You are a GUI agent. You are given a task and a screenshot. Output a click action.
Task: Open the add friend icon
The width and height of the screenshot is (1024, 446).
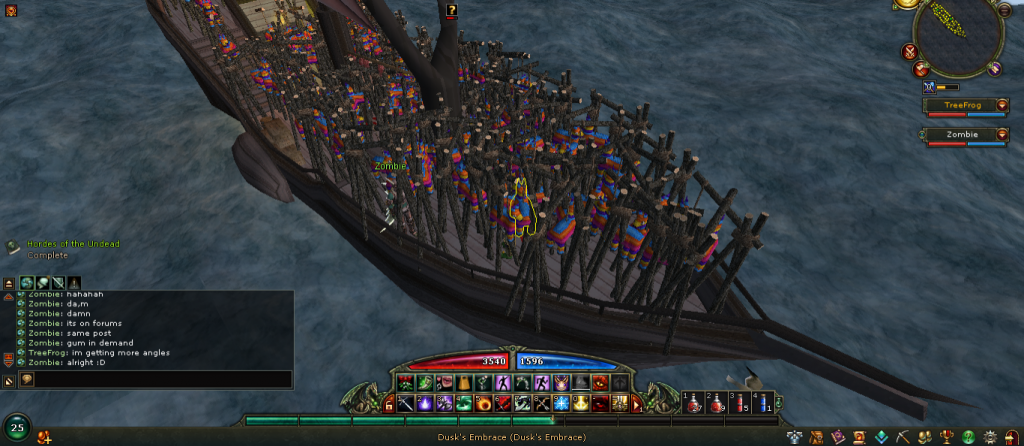click(x=43, y=437)
